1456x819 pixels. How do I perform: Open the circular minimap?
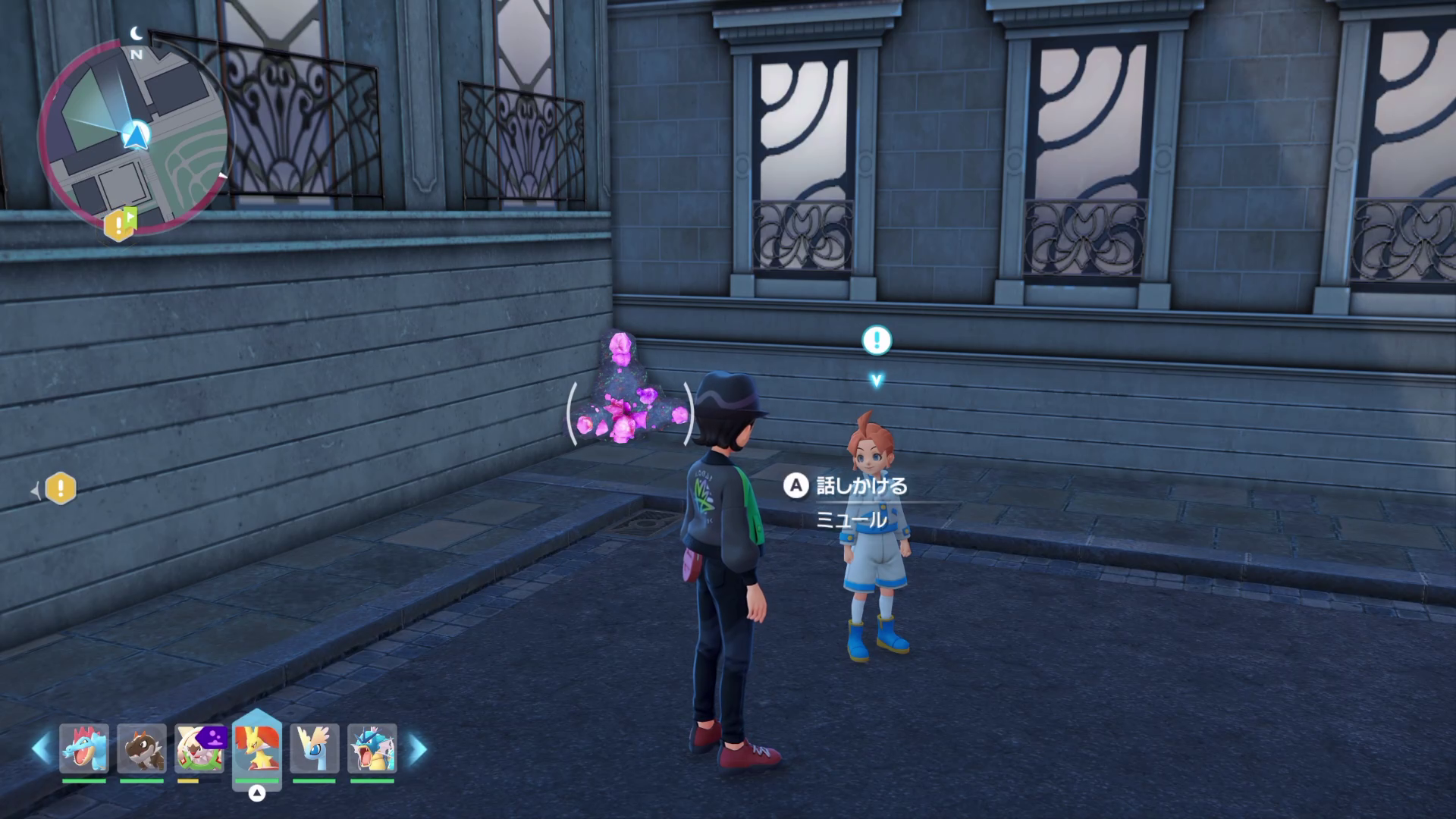tap(133, 138)
